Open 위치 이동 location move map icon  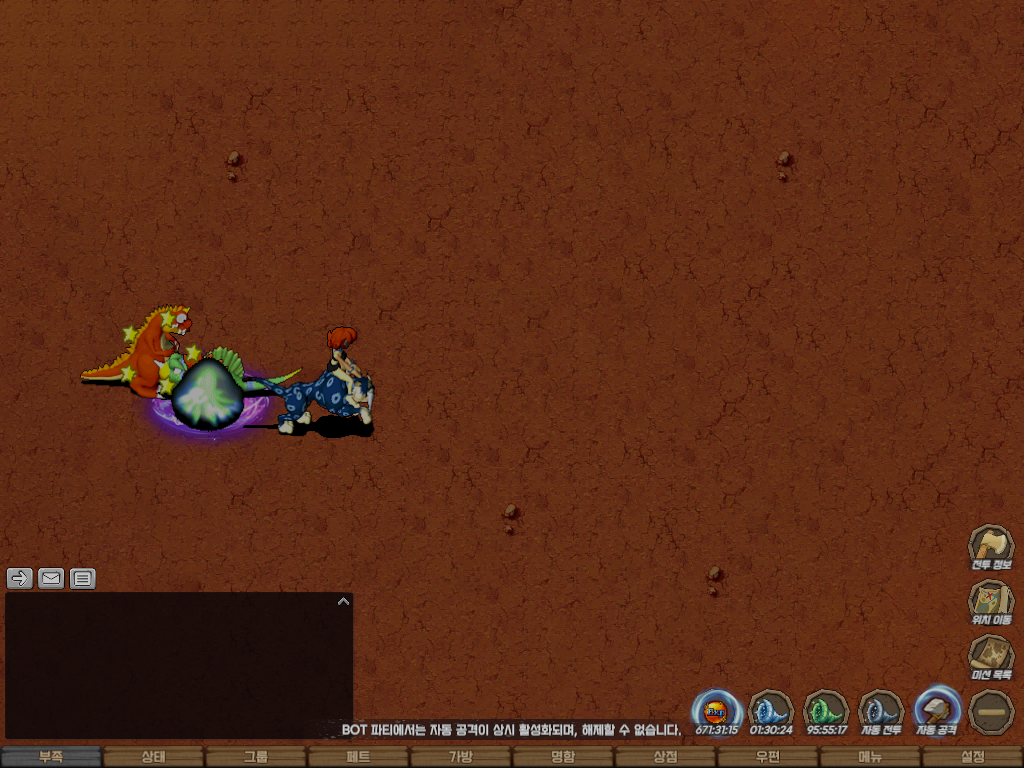click(991, 602)
